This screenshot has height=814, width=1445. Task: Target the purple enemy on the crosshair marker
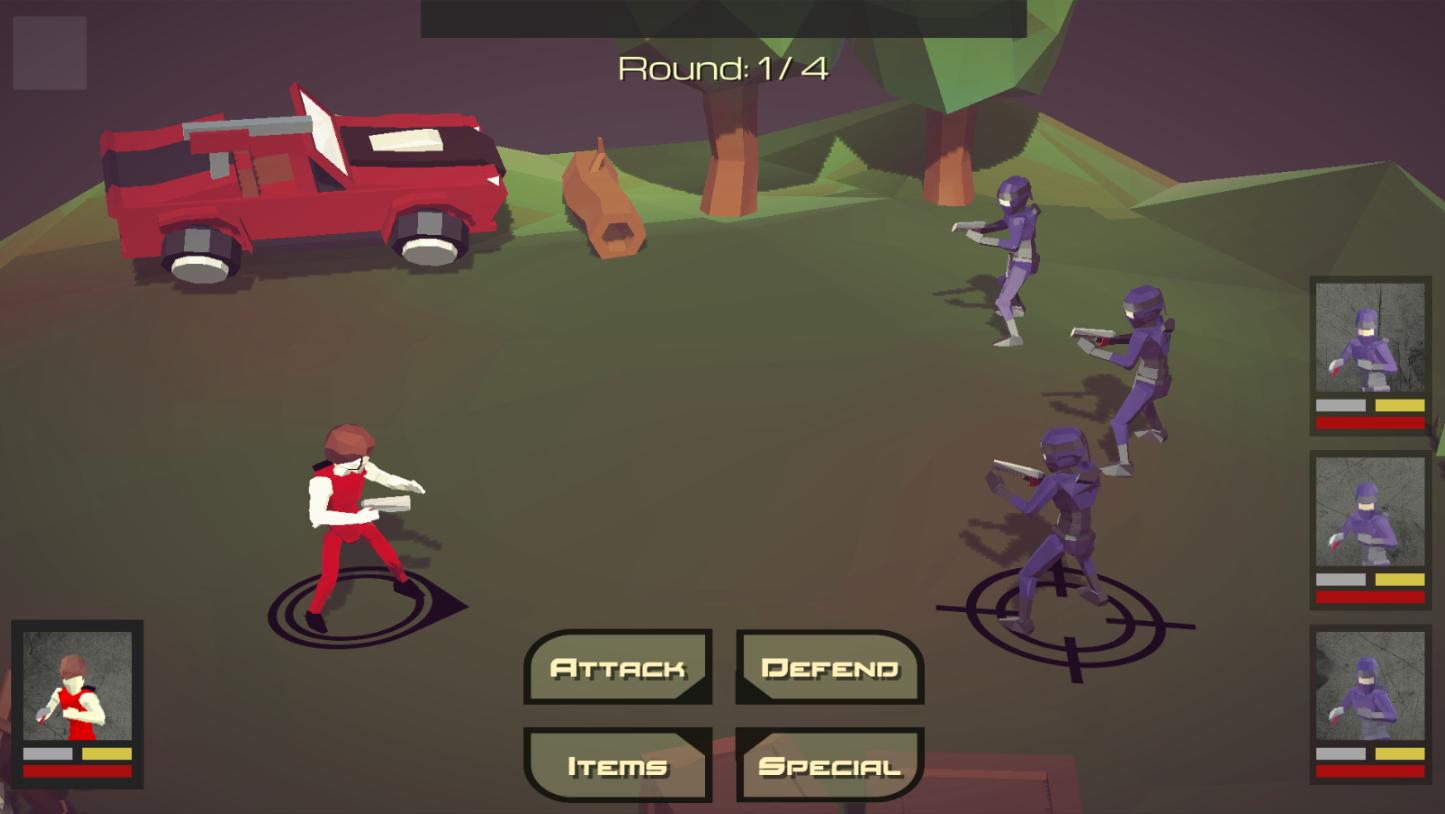(1055, 530)
